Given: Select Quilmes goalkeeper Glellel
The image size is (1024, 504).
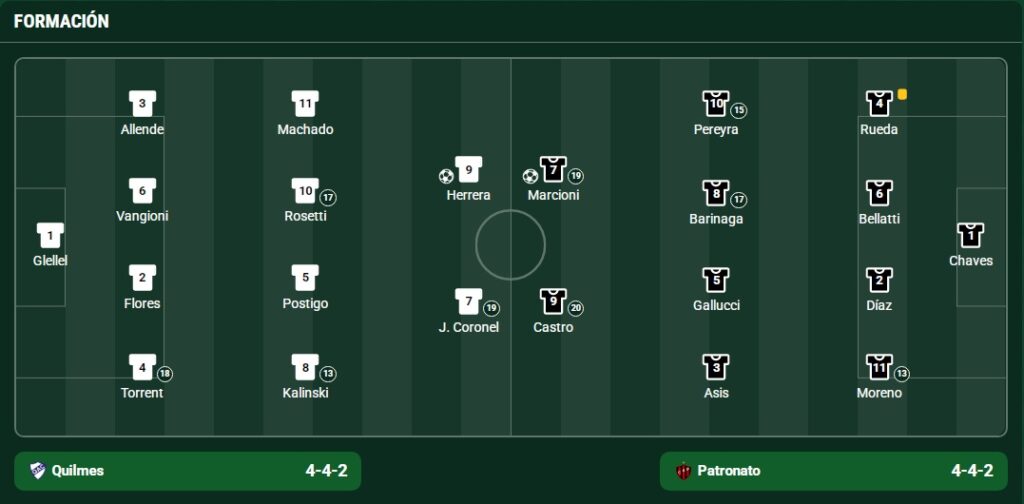Looking at the screenshot, I should 50,236.
